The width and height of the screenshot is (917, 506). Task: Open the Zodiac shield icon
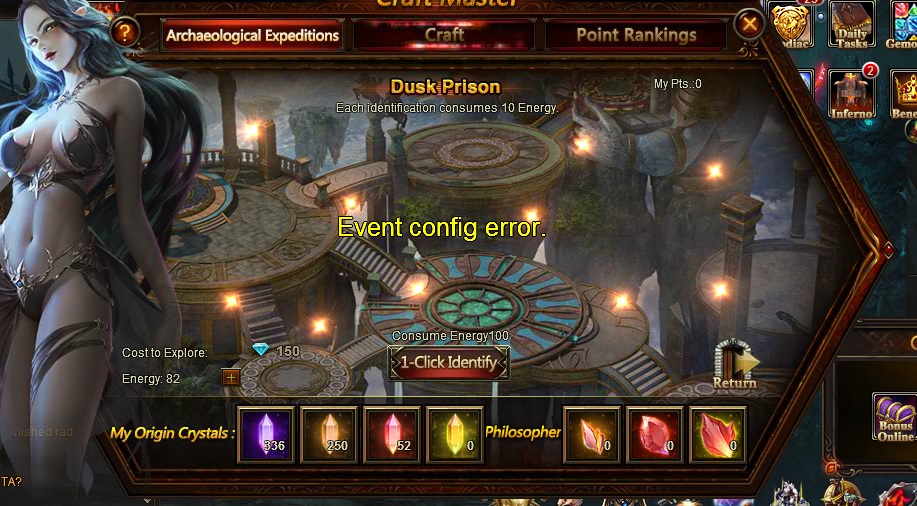point(792,24)
